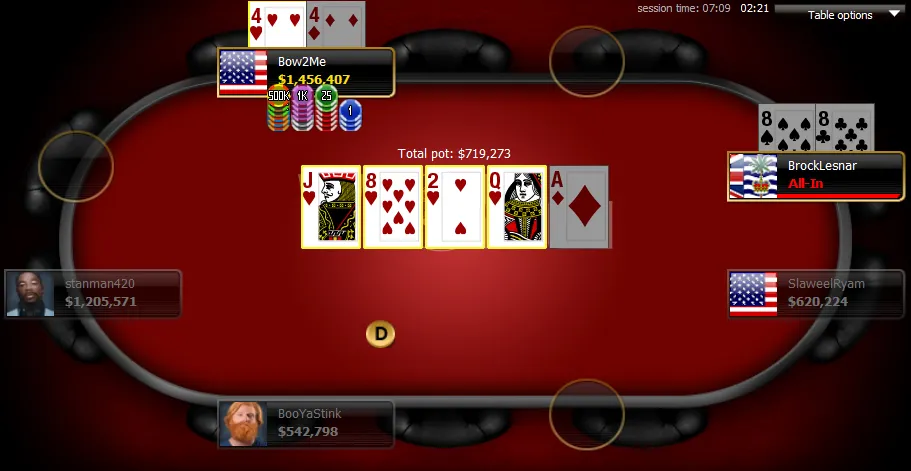
Task: Open stanman420's player panel
Action: (93, 293)
